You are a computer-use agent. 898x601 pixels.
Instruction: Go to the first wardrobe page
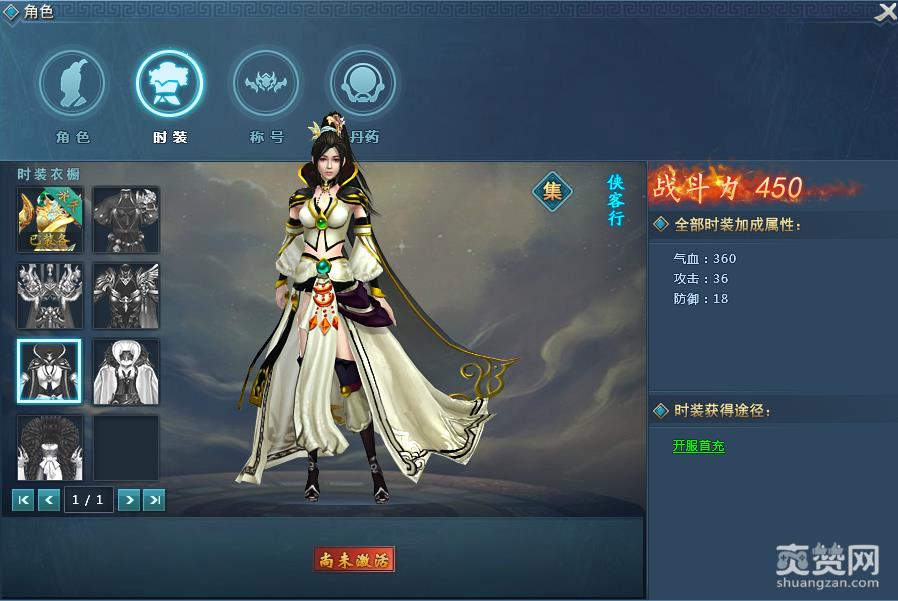pos(23,500)
